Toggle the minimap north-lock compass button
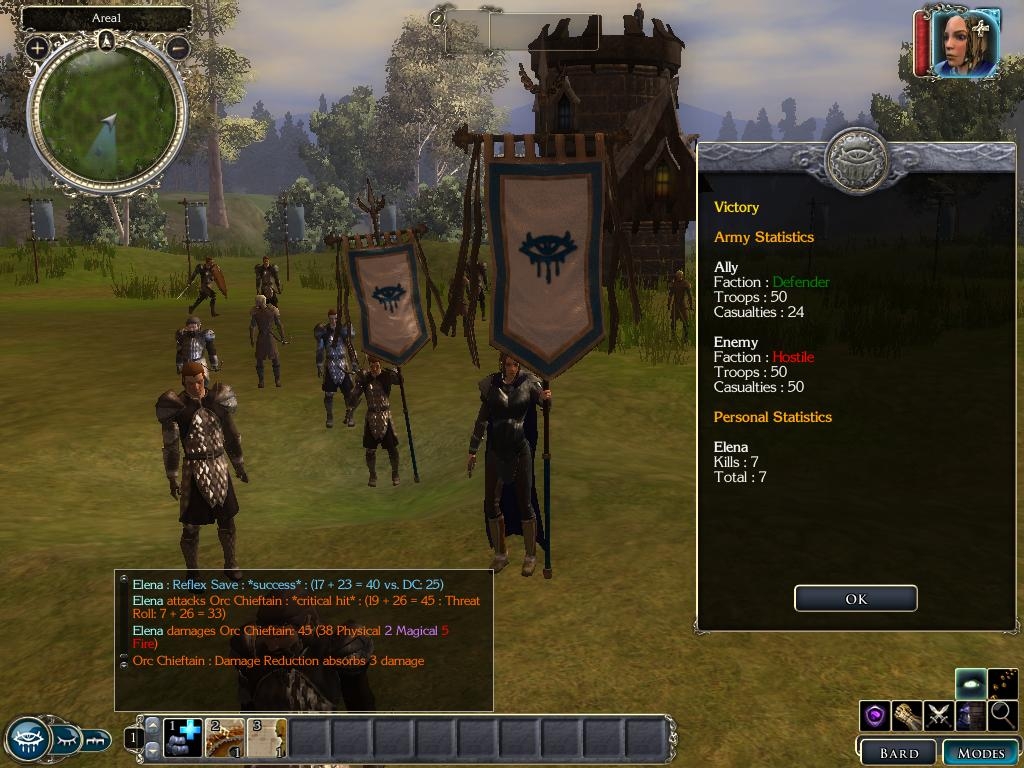Viewport: 1024px width, 768px height. point(106,40)
